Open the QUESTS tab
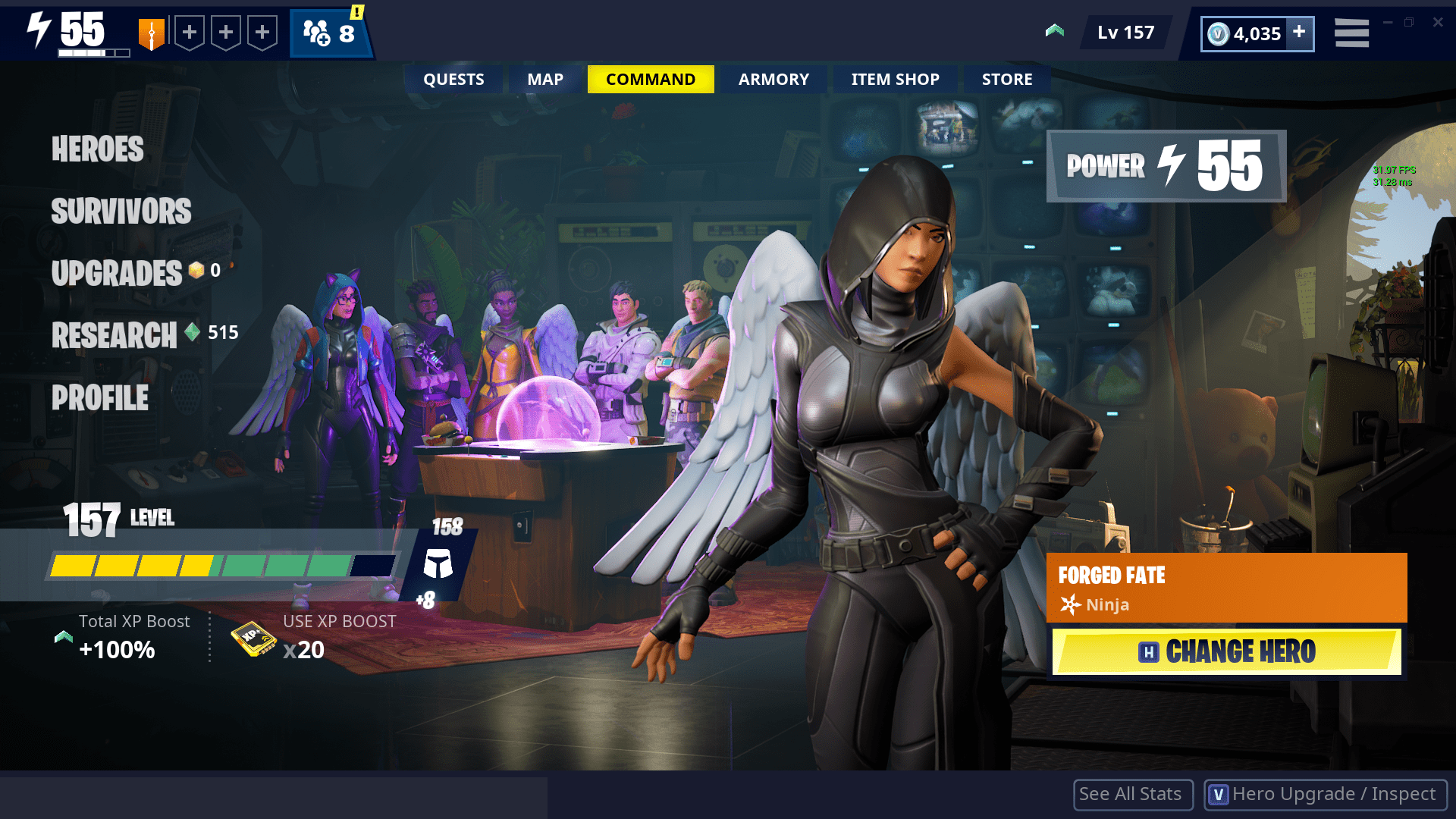This screenshot has height=819, width=1456. coord(453,79)
